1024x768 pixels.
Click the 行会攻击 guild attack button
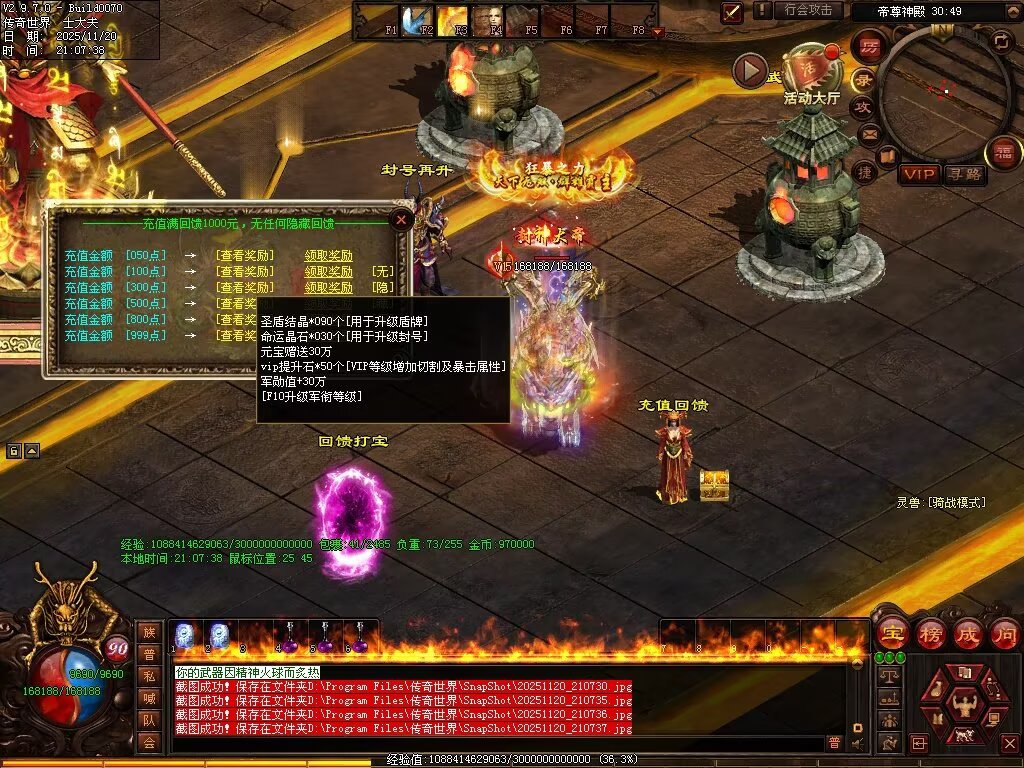coord(808,10)
